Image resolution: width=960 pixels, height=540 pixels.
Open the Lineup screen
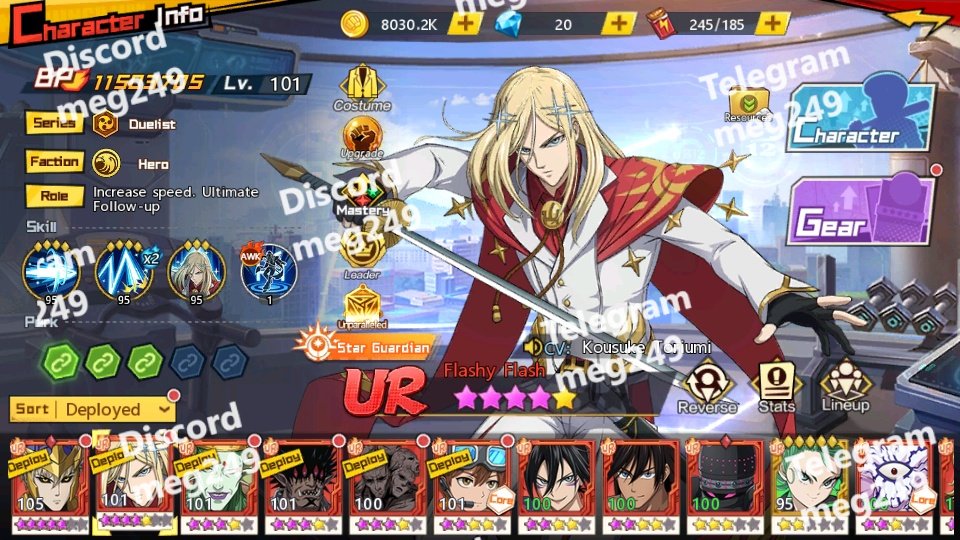(845, 385)
